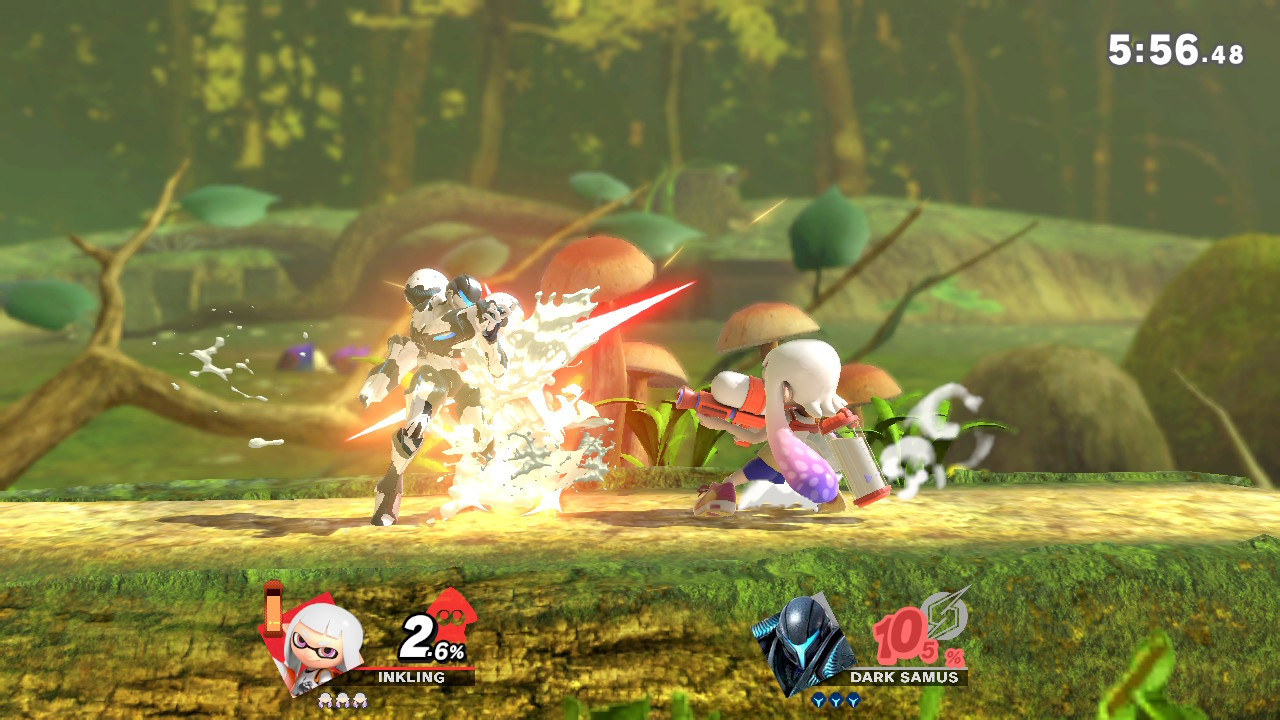The image size is (1280, 720).
Task: Click the last Dark Samus blue stock icon
Action: point(852,701)
